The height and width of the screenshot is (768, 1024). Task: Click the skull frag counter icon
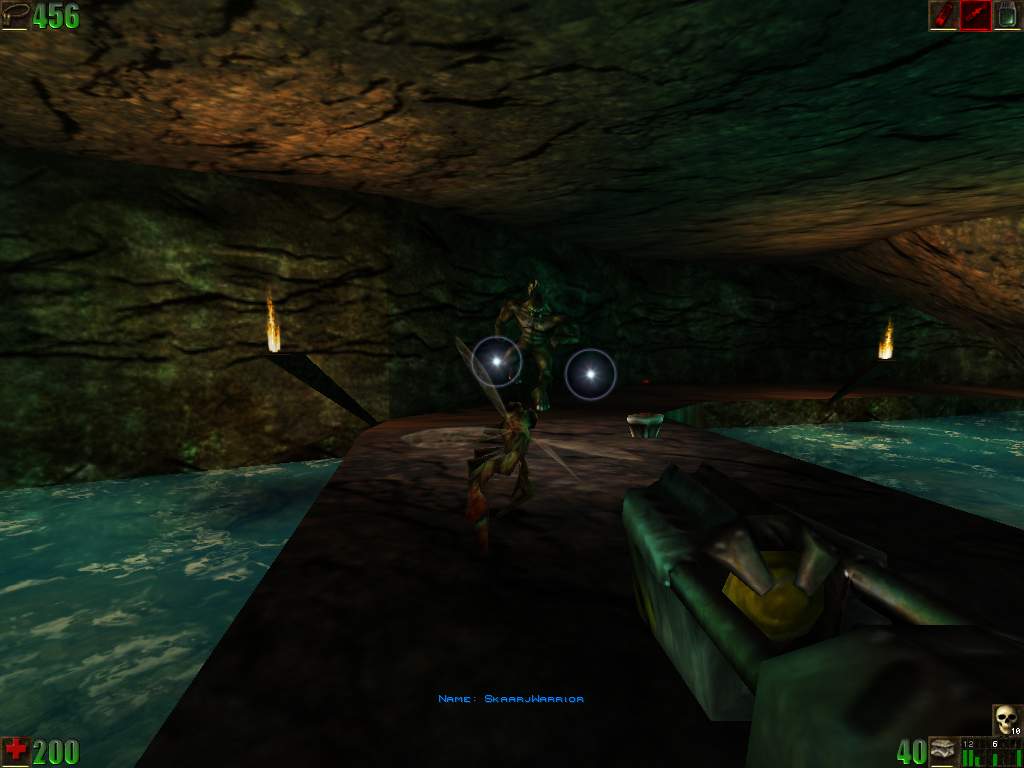1006,720
